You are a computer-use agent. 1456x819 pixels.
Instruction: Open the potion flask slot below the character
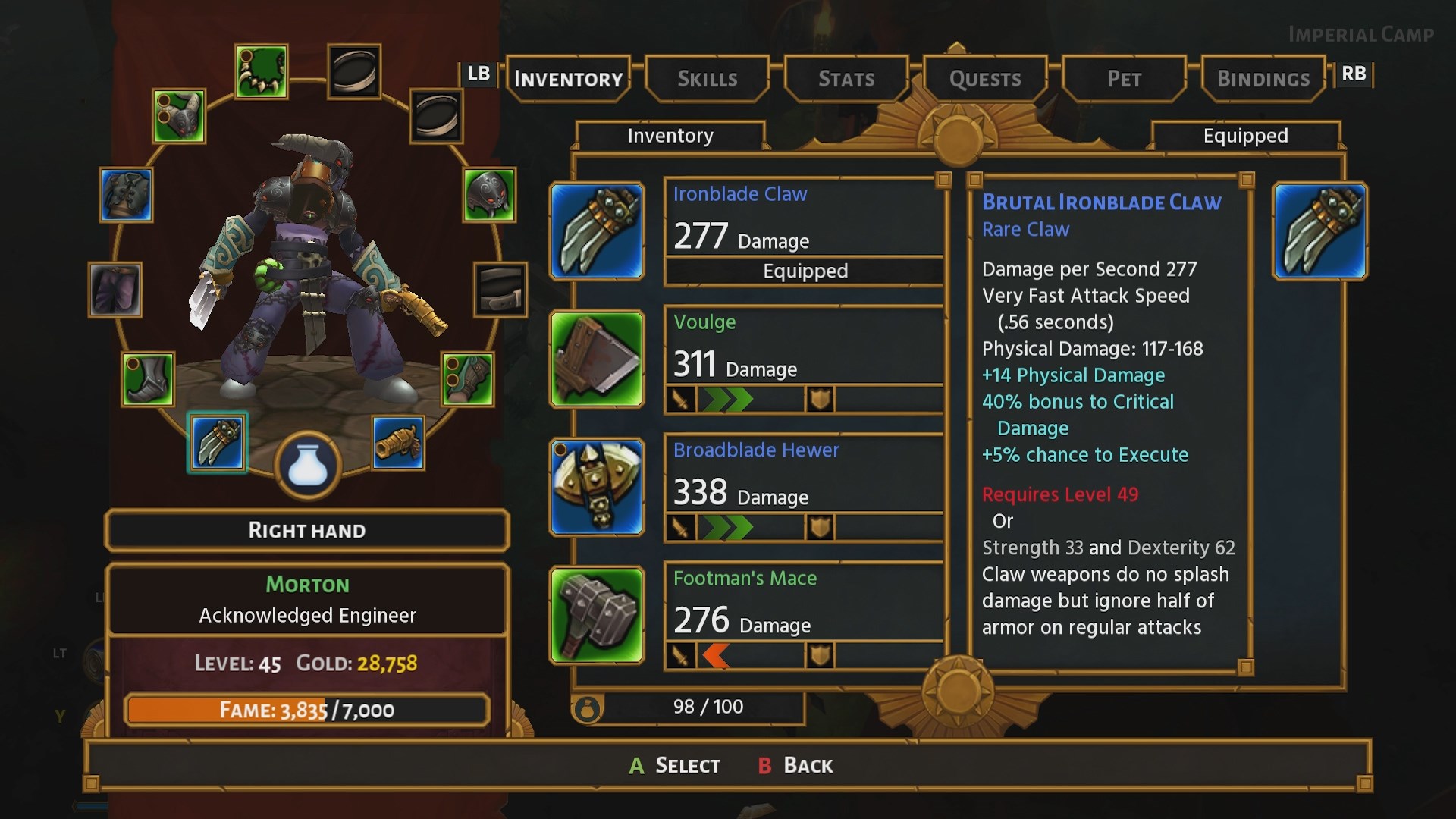pyautogui.click(x=307, y=465)
